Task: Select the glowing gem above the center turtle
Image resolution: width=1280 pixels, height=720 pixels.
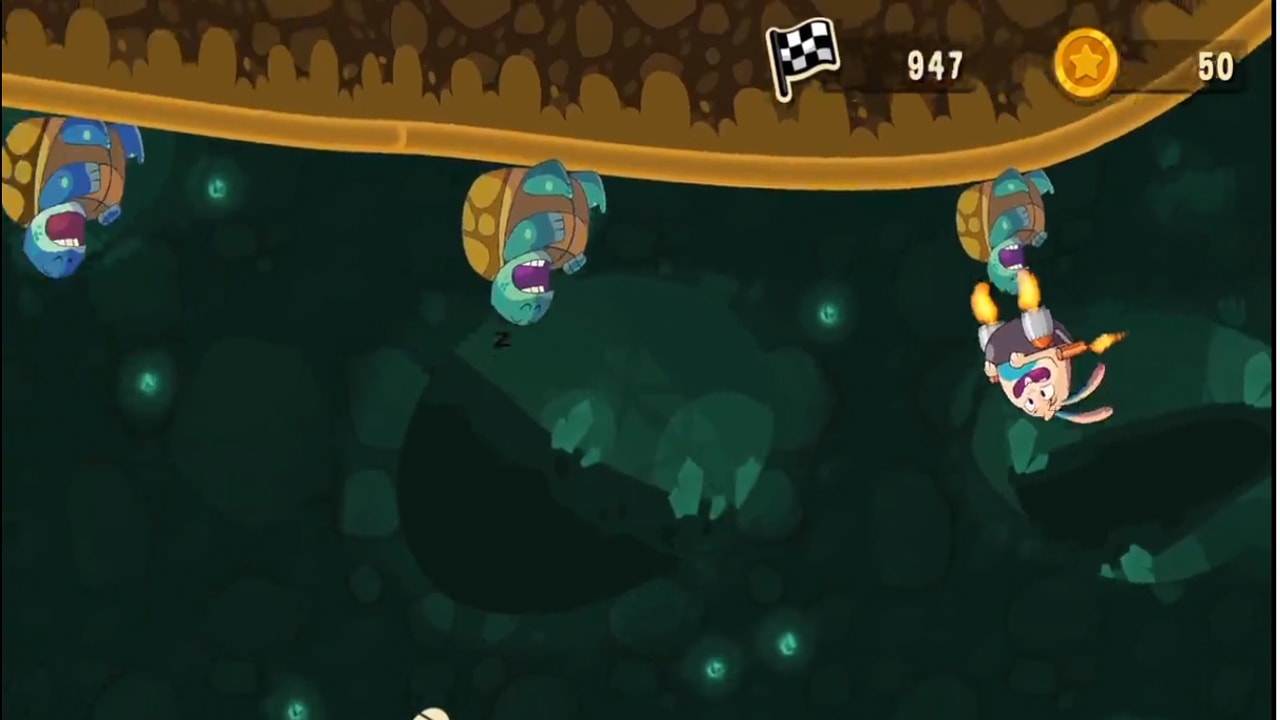Action: (216, 188)
